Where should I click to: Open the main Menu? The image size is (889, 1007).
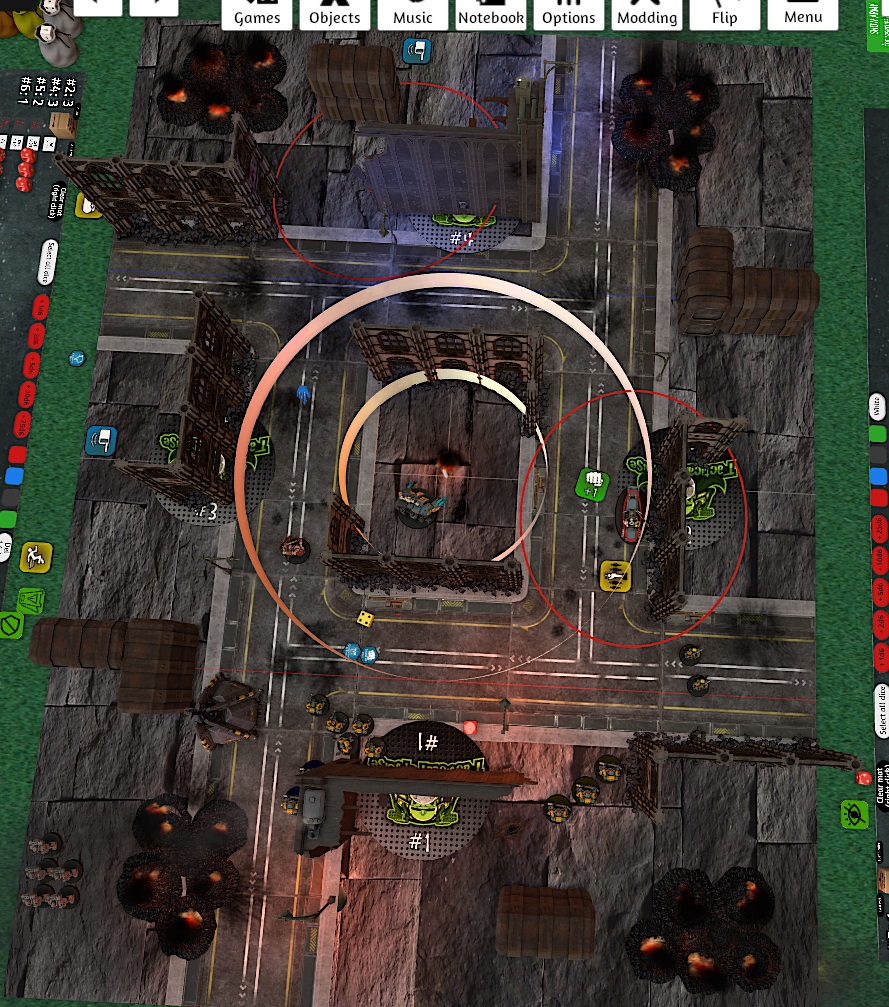[x=802, y=14]
